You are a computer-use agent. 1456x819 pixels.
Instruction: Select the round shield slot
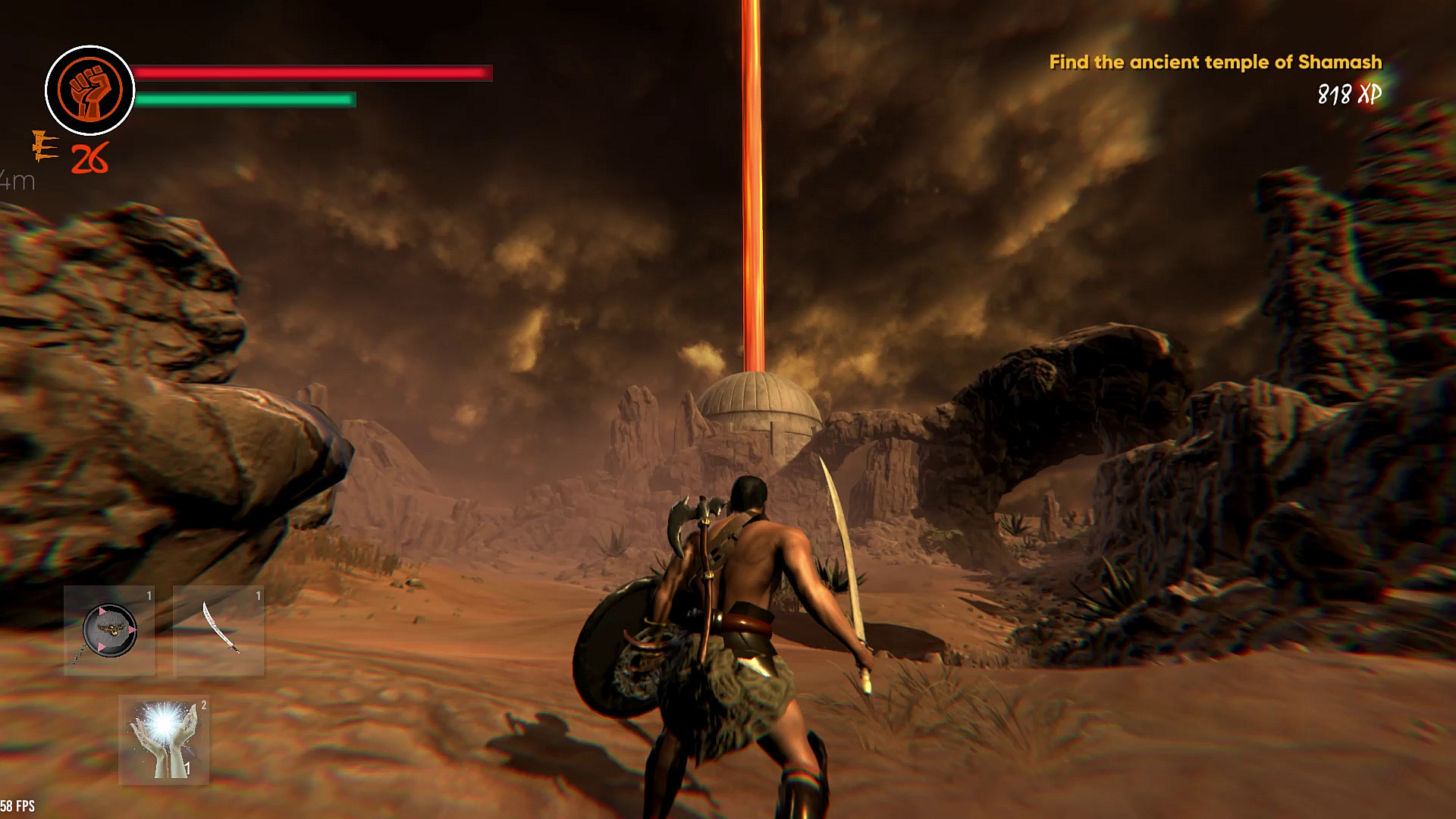tap(110, 631)
